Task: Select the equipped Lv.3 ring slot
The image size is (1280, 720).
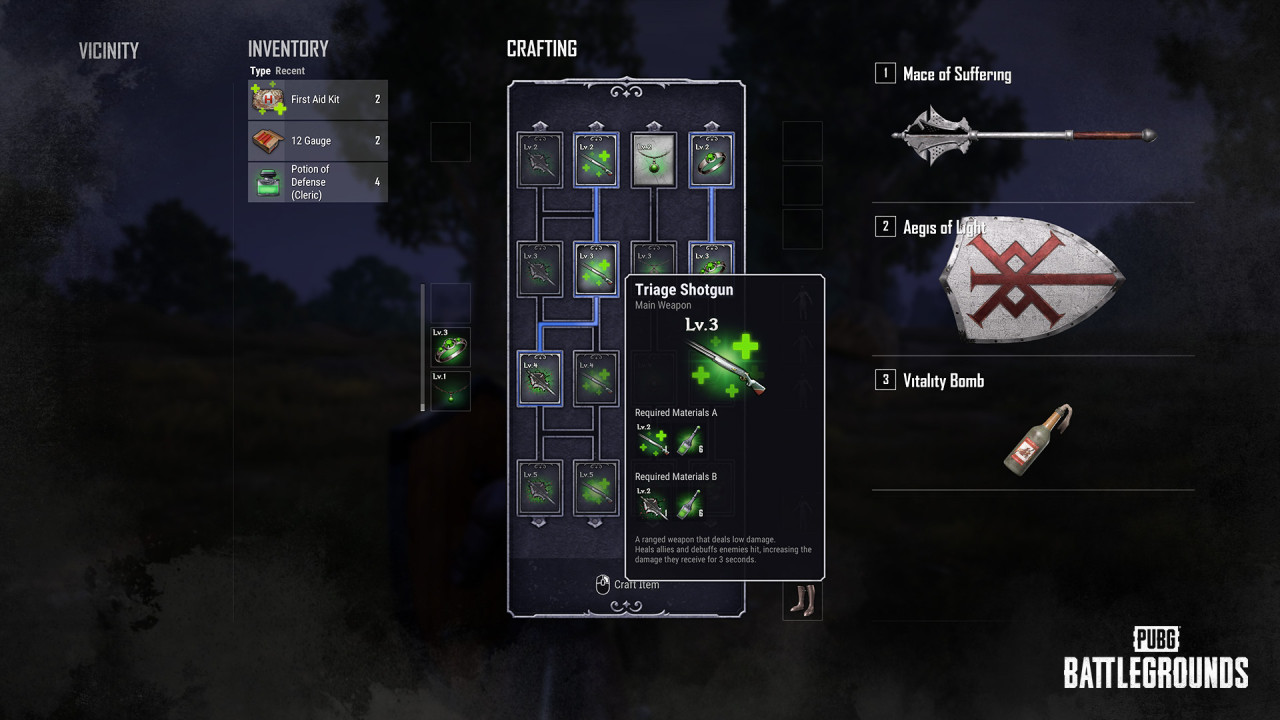Action: (450, 348)
